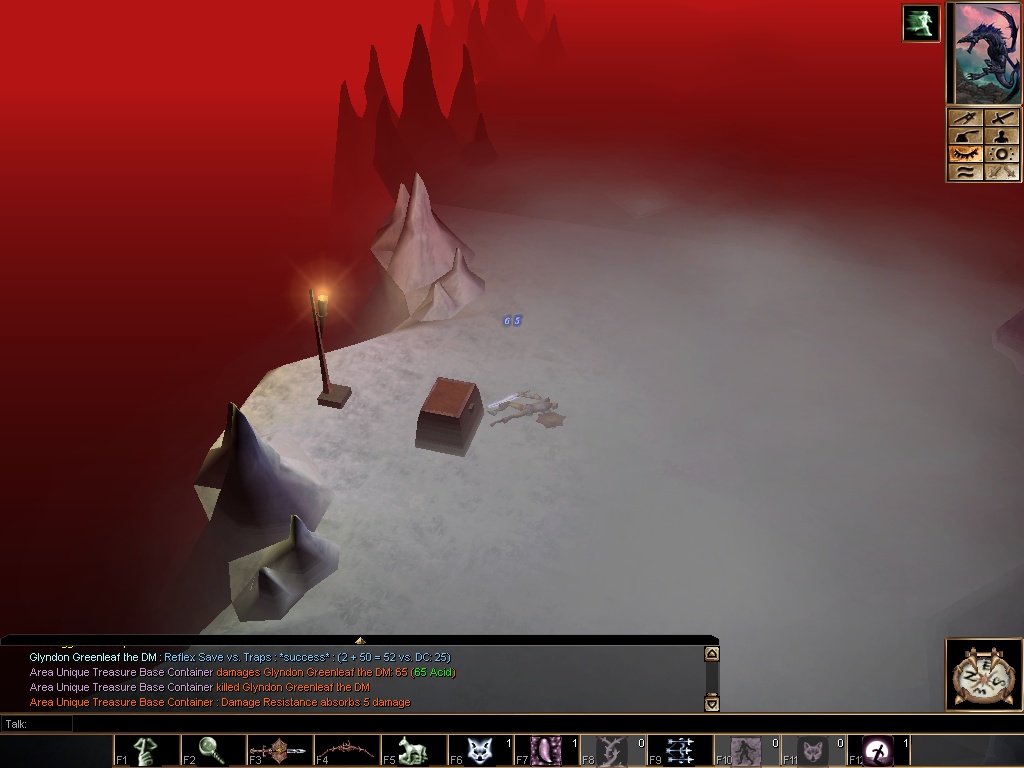Select the single sword panel button
The image size is (1024, 768).
[1002, 119]
